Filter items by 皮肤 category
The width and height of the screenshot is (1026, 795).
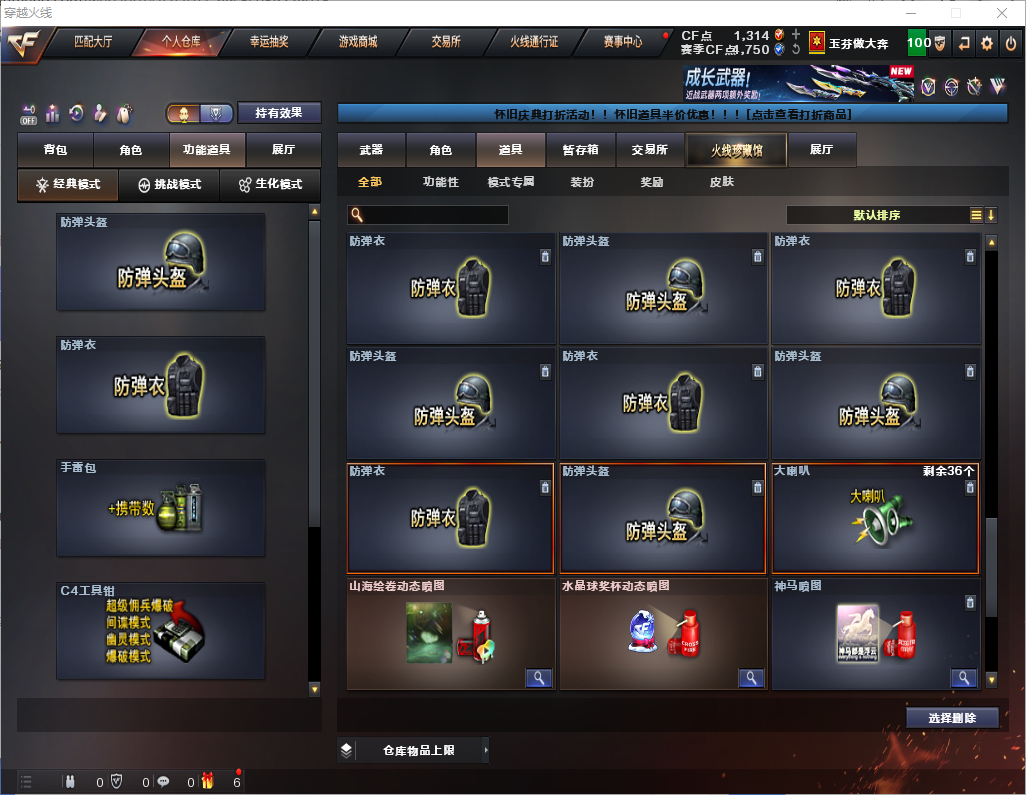click(721, 182)
